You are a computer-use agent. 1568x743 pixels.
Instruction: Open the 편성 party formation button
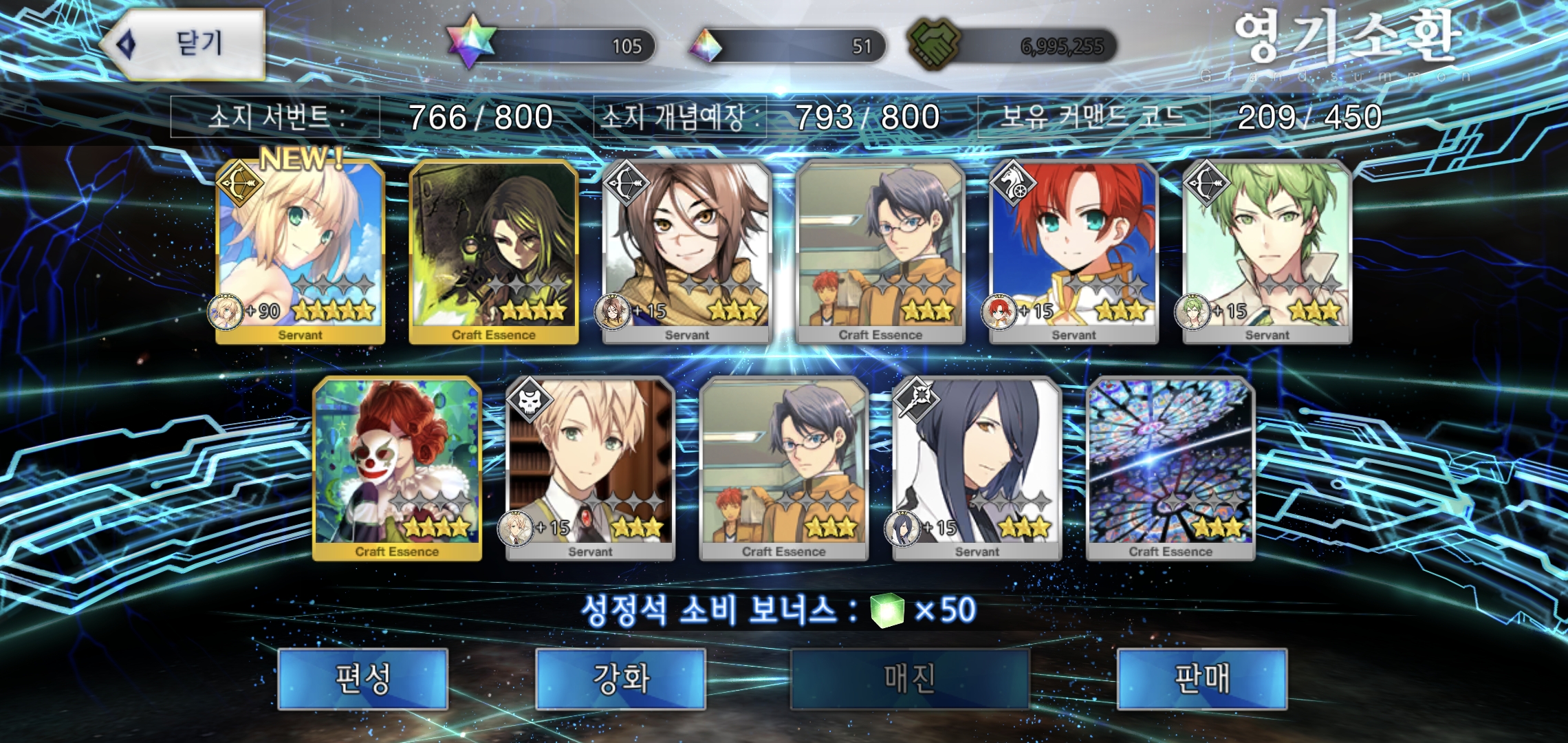[x=362, y=678]
